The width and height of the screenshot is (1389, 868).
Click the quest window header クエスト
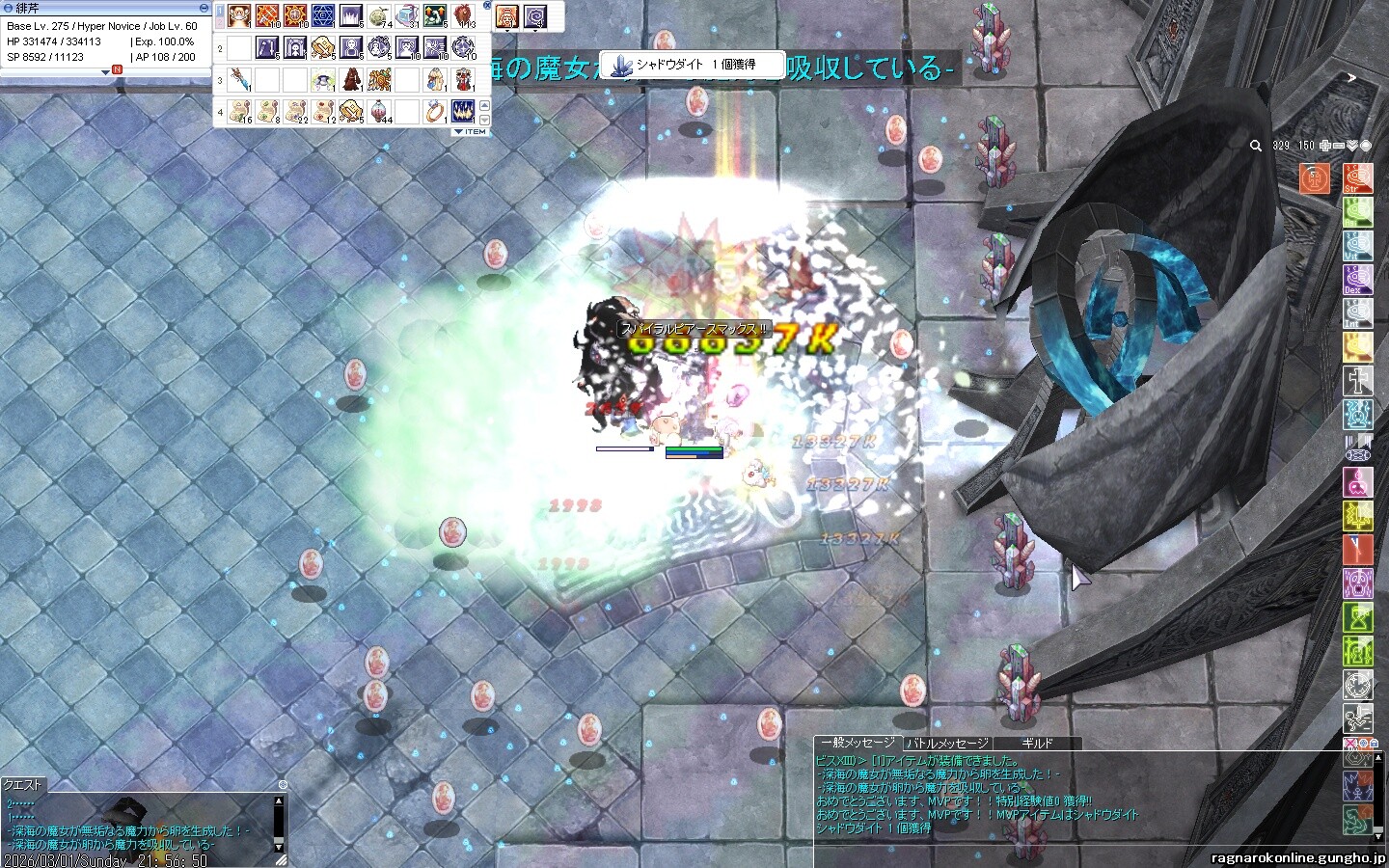point(23,785)
